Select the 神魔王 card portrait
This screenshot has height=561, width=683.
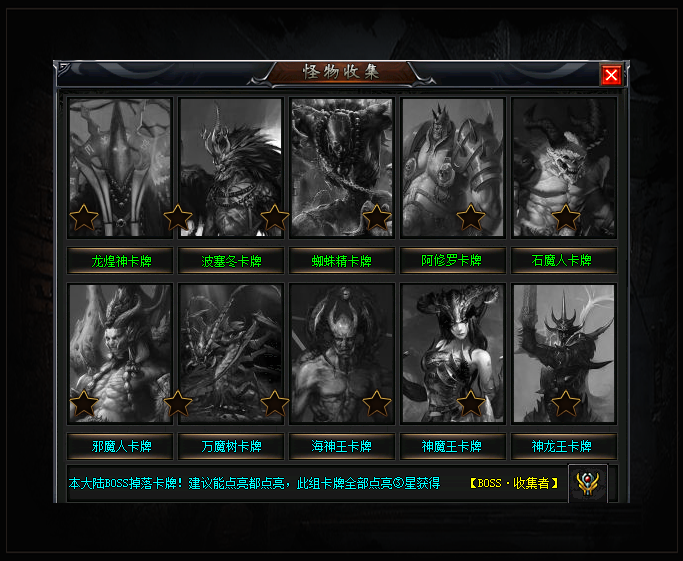pos(453,353)
